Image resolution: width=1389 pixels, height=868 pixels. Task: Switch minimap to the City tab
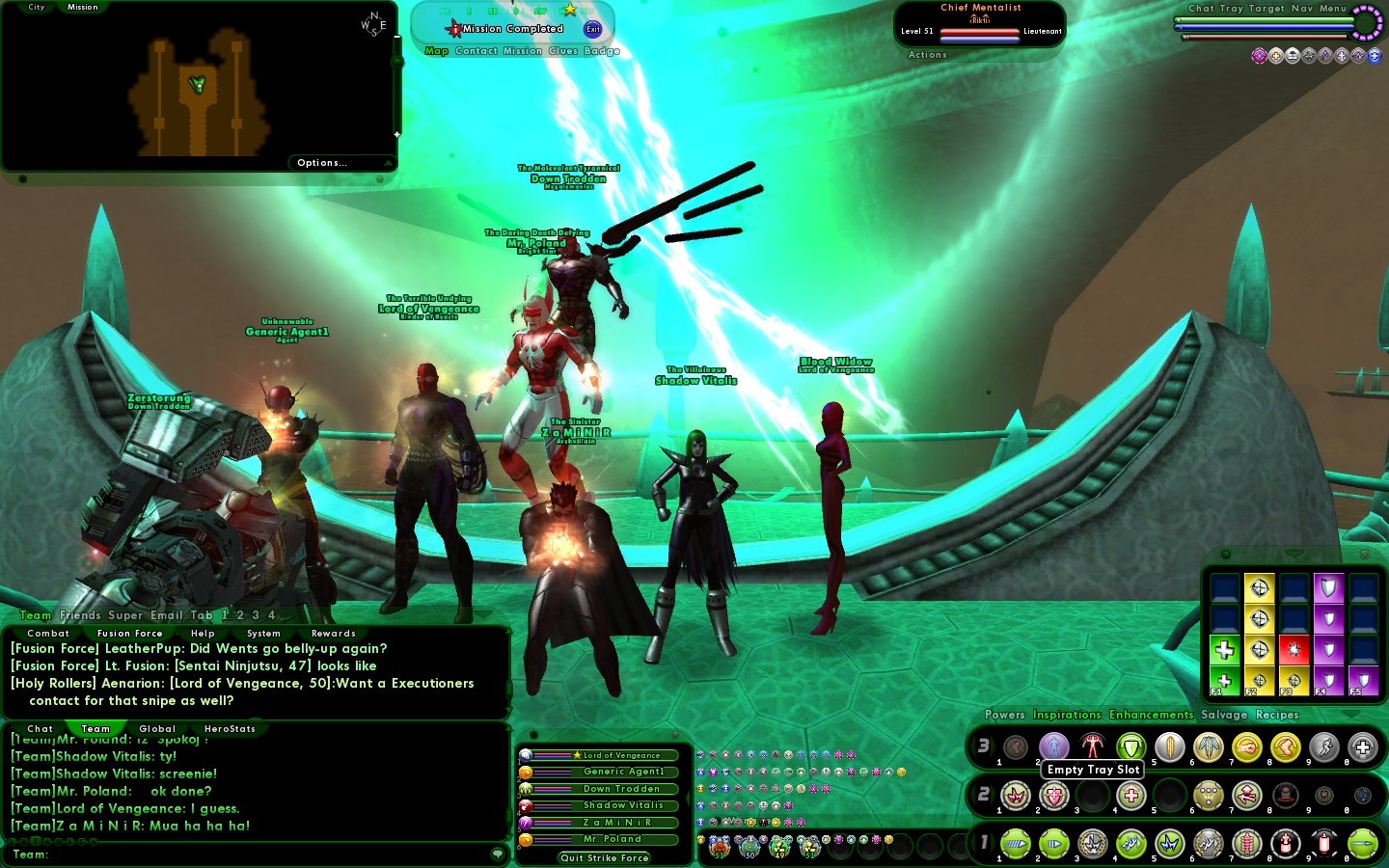click(x=37, y=7)
